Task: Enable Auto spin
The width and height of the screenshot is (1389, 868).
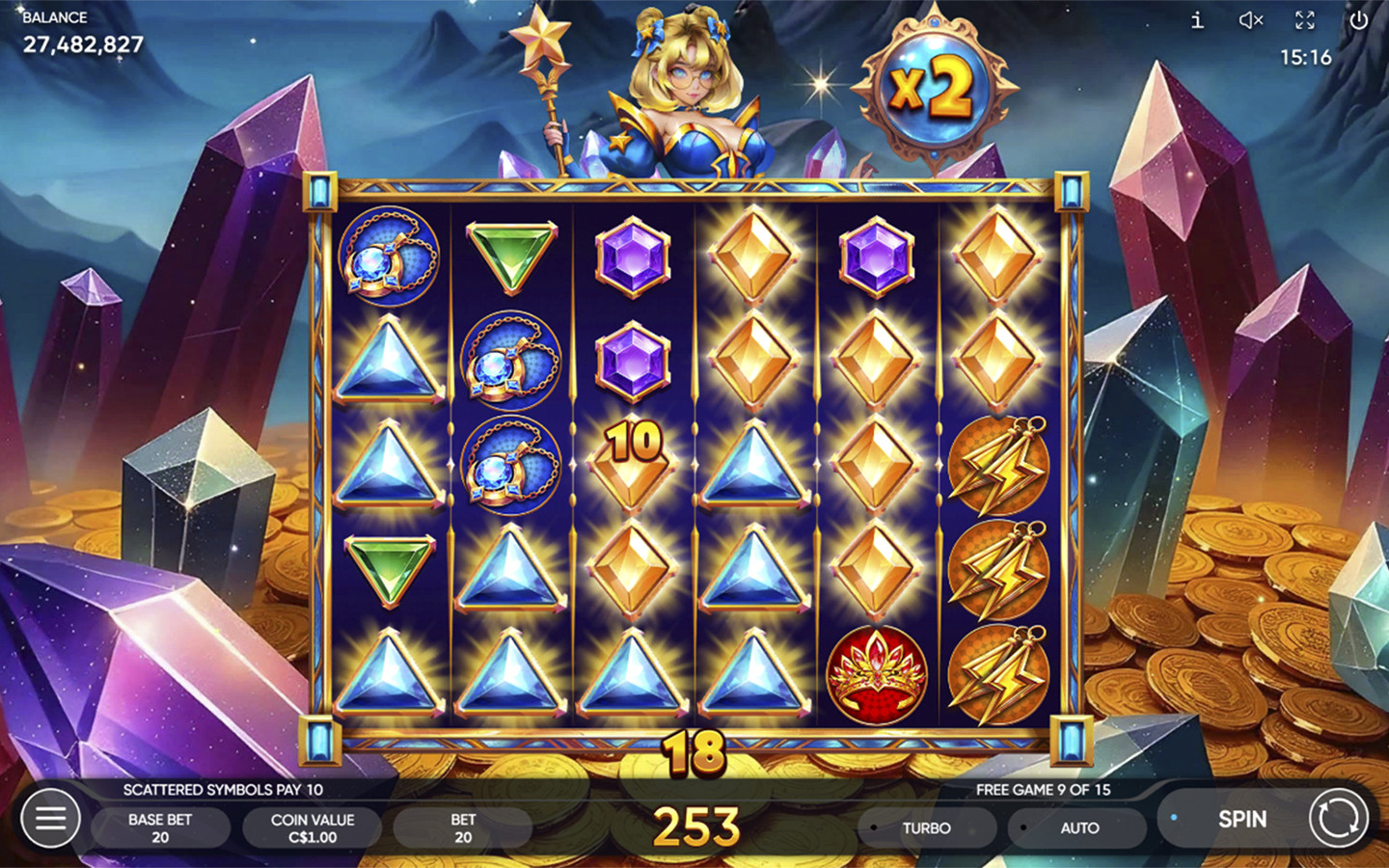Action: click(x=1078, y=827)
